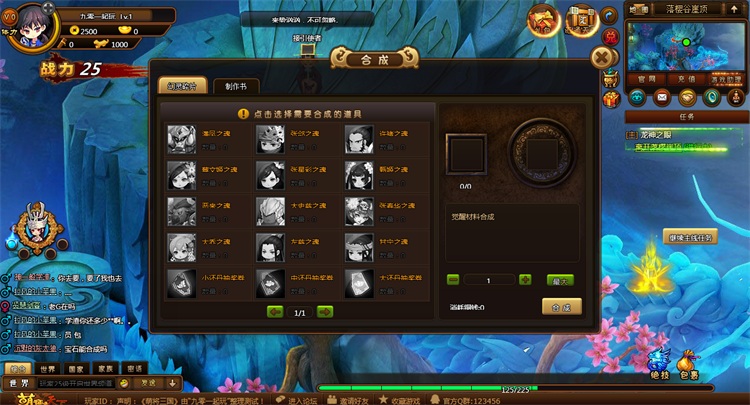
Task: Open the red gift box icon
Action: click(611, 99)
